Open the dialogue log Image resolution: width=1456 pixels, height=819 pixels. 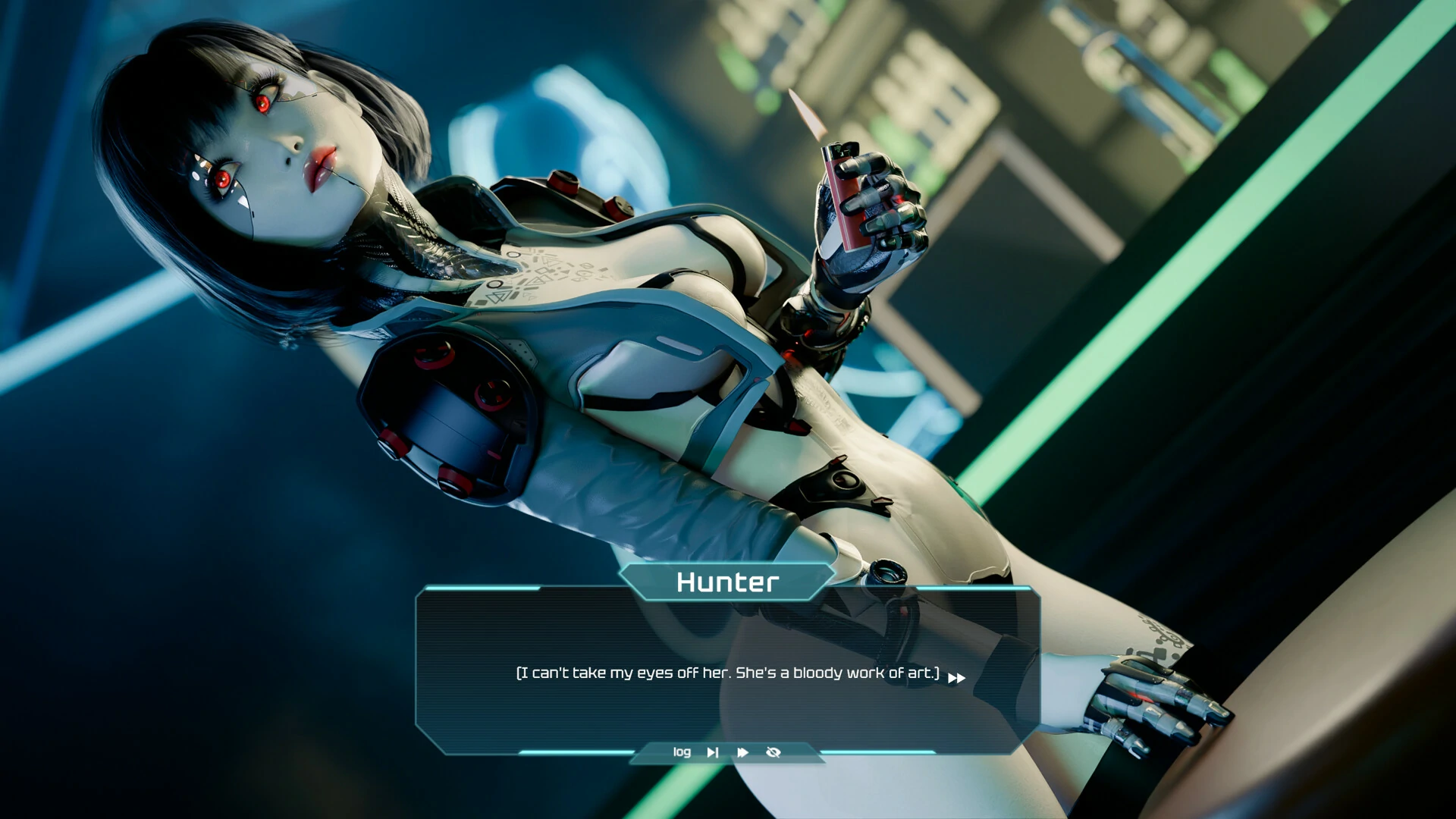click(682, 752)
